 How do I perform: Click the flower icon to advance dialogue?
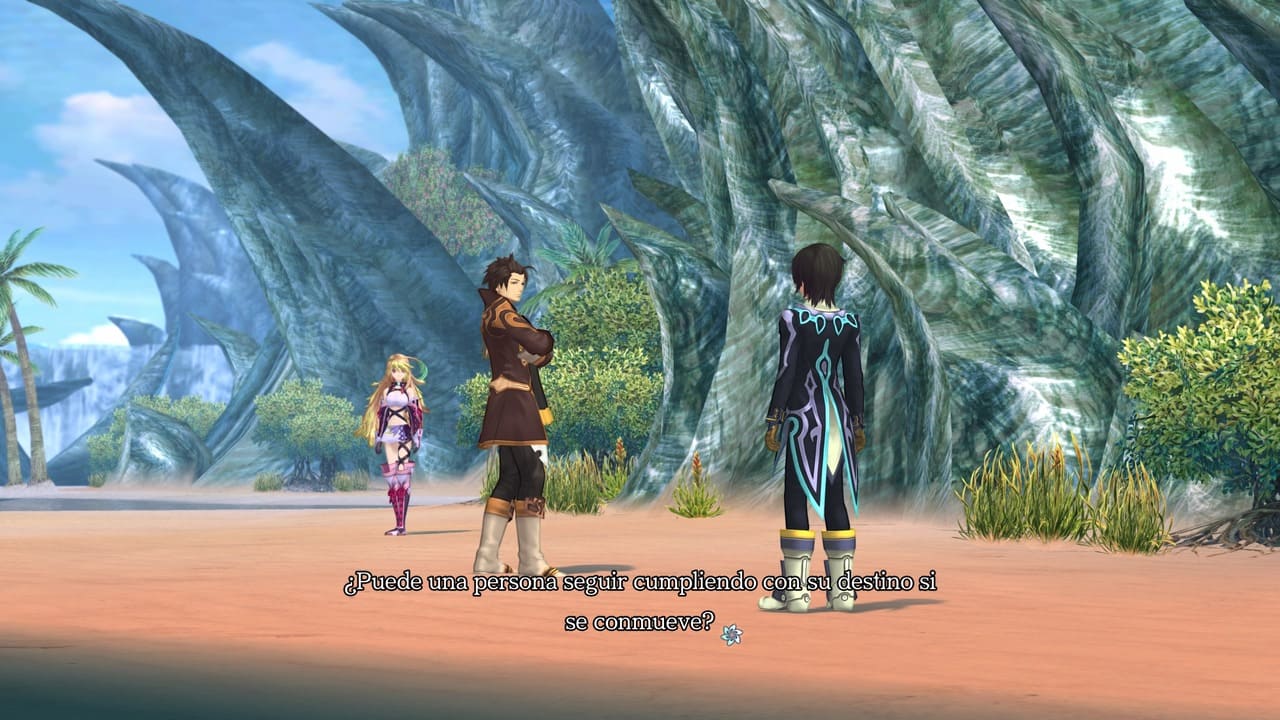pyautogui.click(x=731, y=633)
